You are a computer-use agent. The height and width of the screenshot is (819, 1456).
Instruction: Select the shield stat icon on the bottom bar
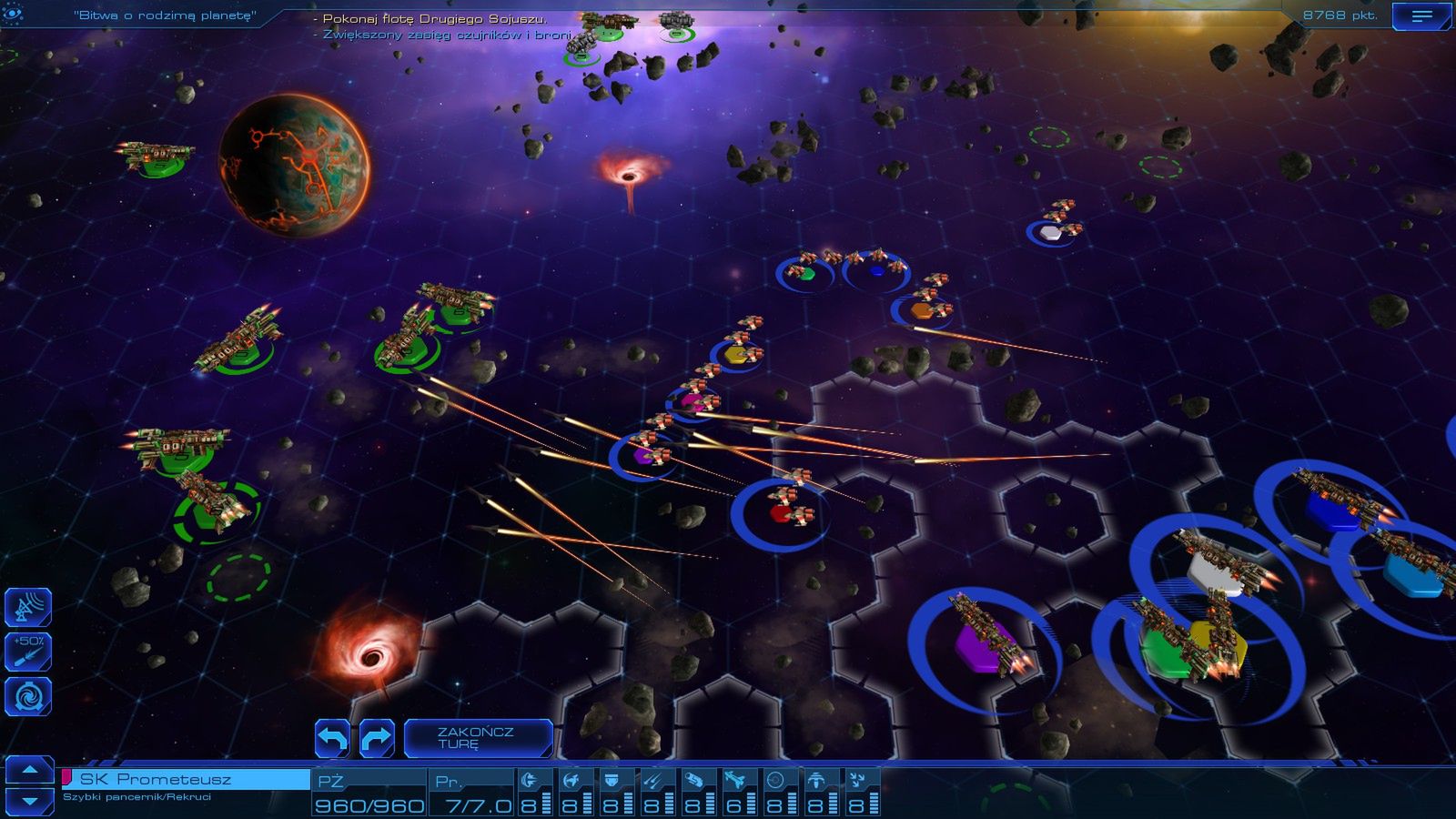[x=612, y=778]
